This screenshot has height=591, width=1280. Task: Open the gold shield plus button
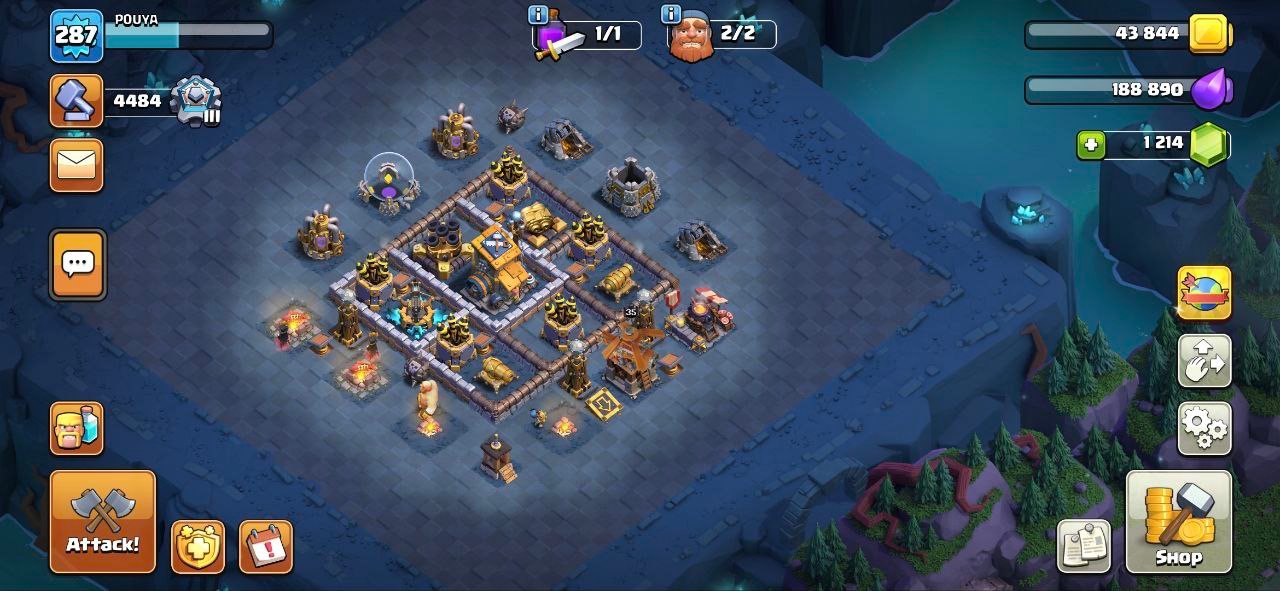(197, 547)
